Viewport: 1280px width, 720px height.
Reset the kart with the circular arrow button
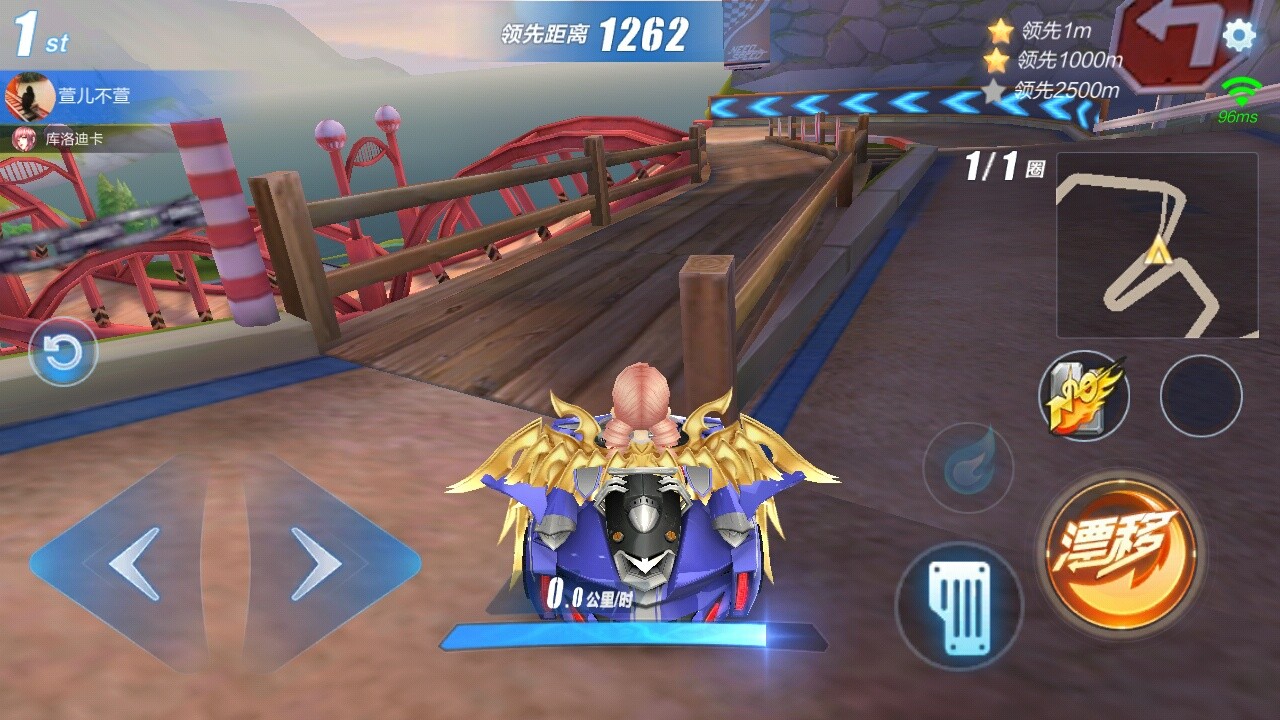coord(63,352)
